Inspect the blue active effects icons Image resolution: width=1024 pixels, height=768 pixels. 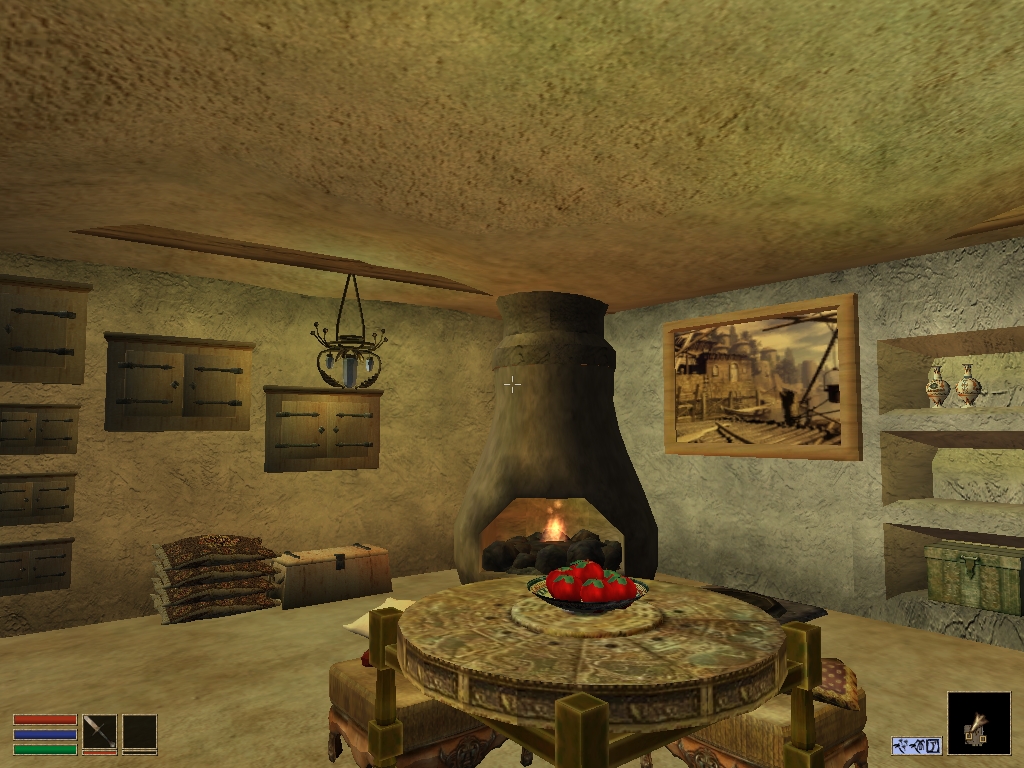916,745
